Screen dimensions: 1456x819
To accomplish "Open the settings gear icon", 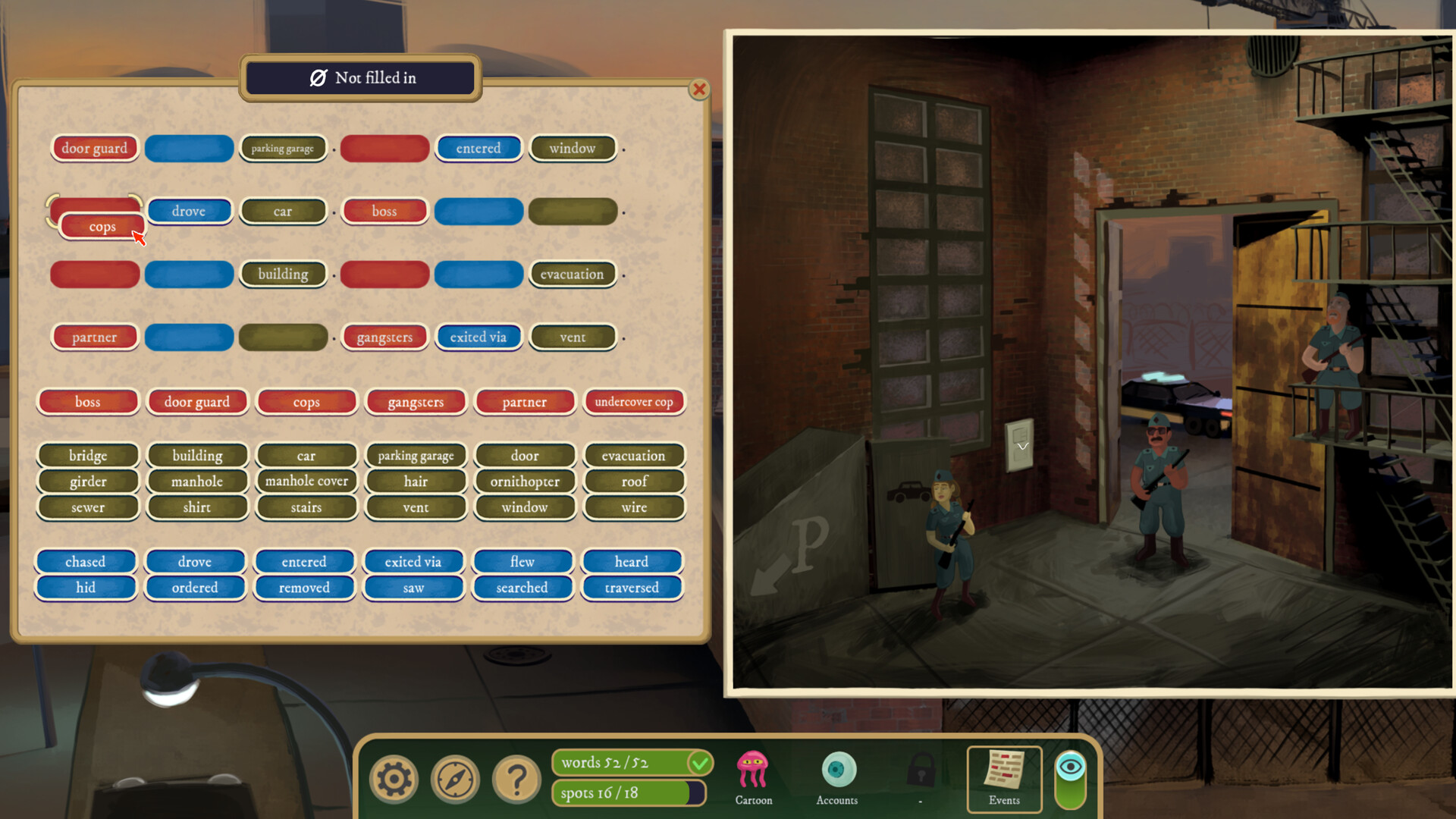I will [x=393, y=778].
